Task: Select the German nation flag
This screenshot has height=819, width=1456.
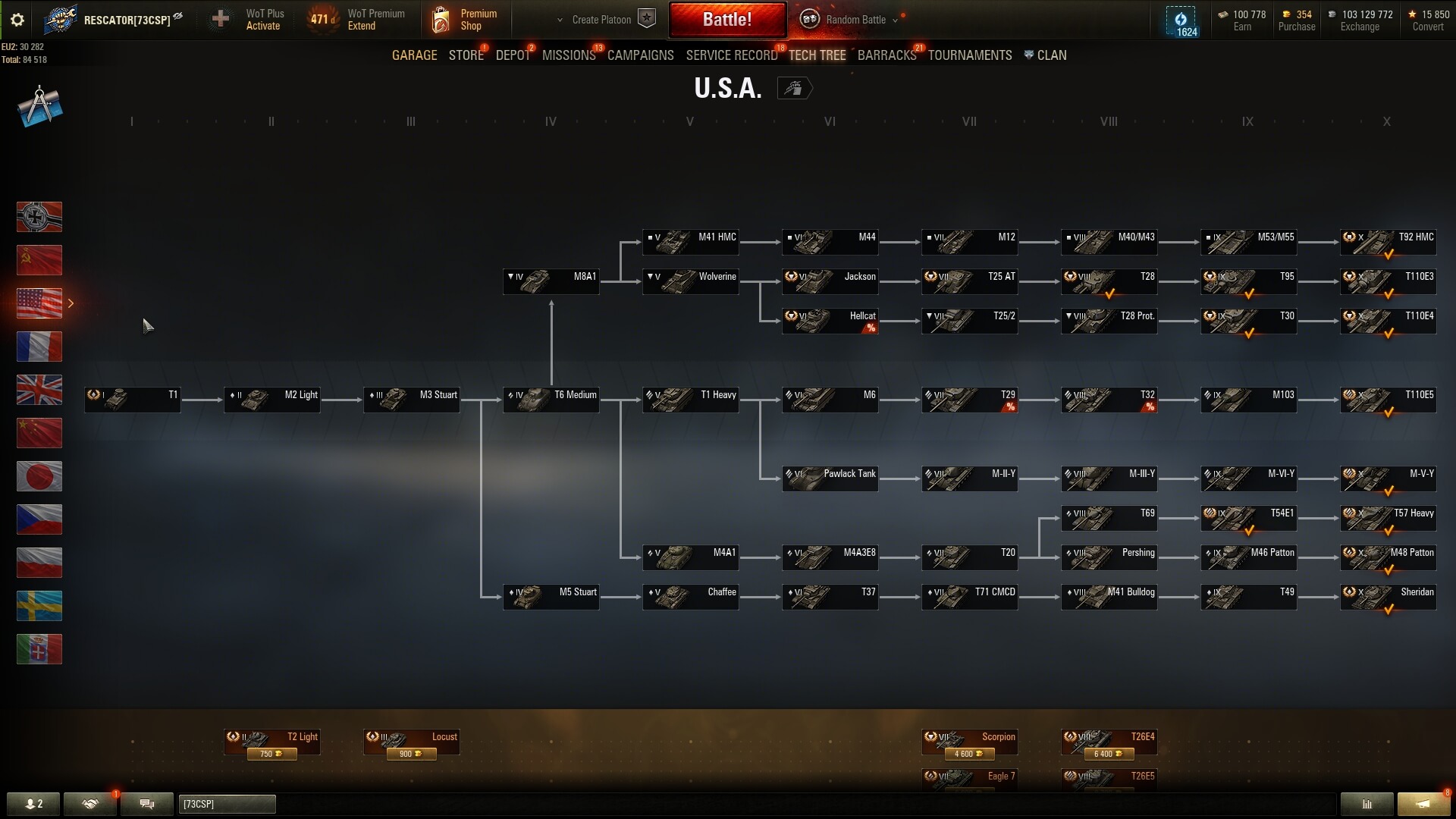Action: (x=39, y=217)
